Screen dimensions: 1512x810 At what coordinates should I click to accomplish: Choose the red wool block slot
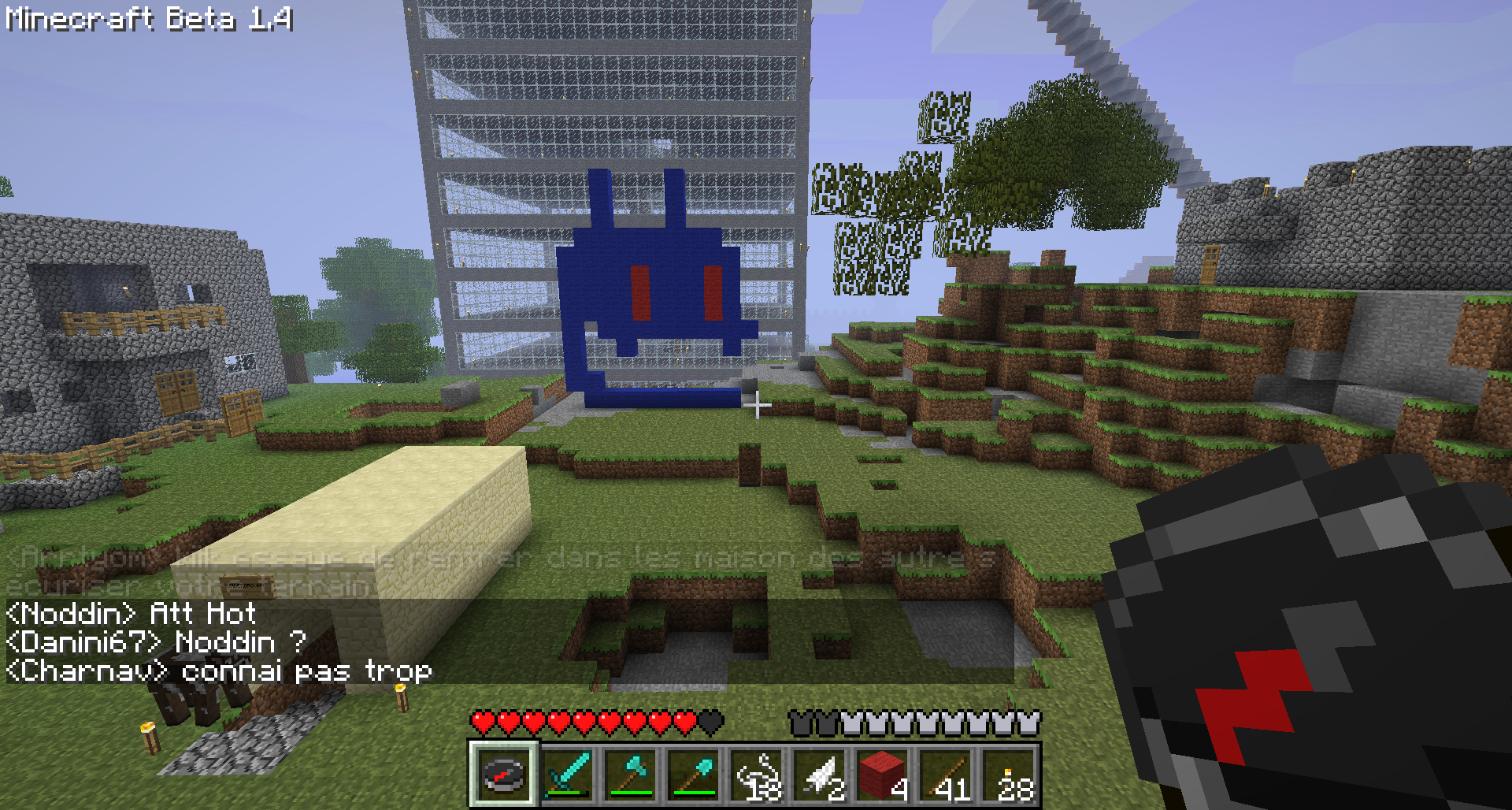click(x=882, y=775)
